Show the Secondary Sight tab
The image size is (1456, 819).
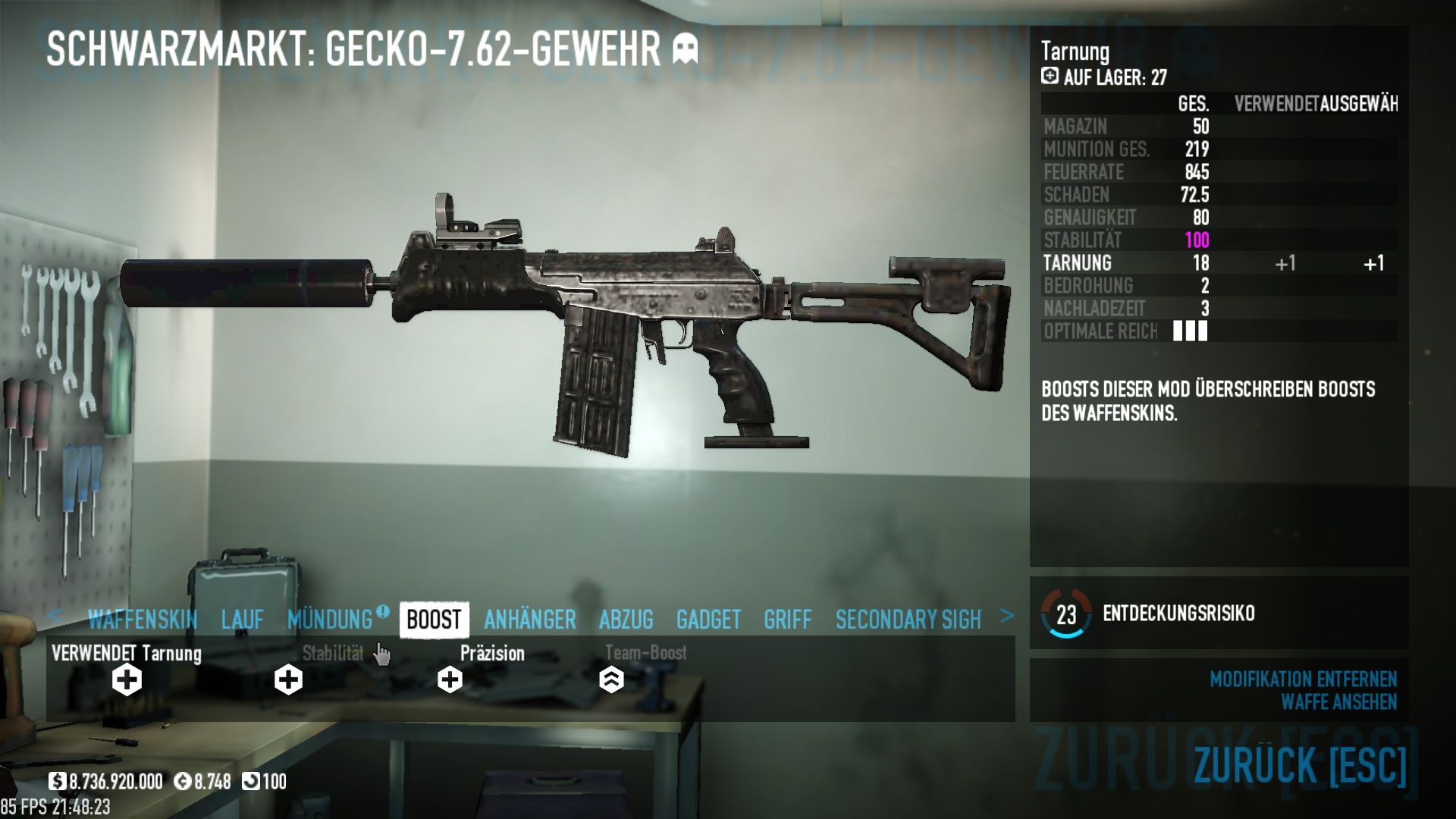[x=908, y=620]
